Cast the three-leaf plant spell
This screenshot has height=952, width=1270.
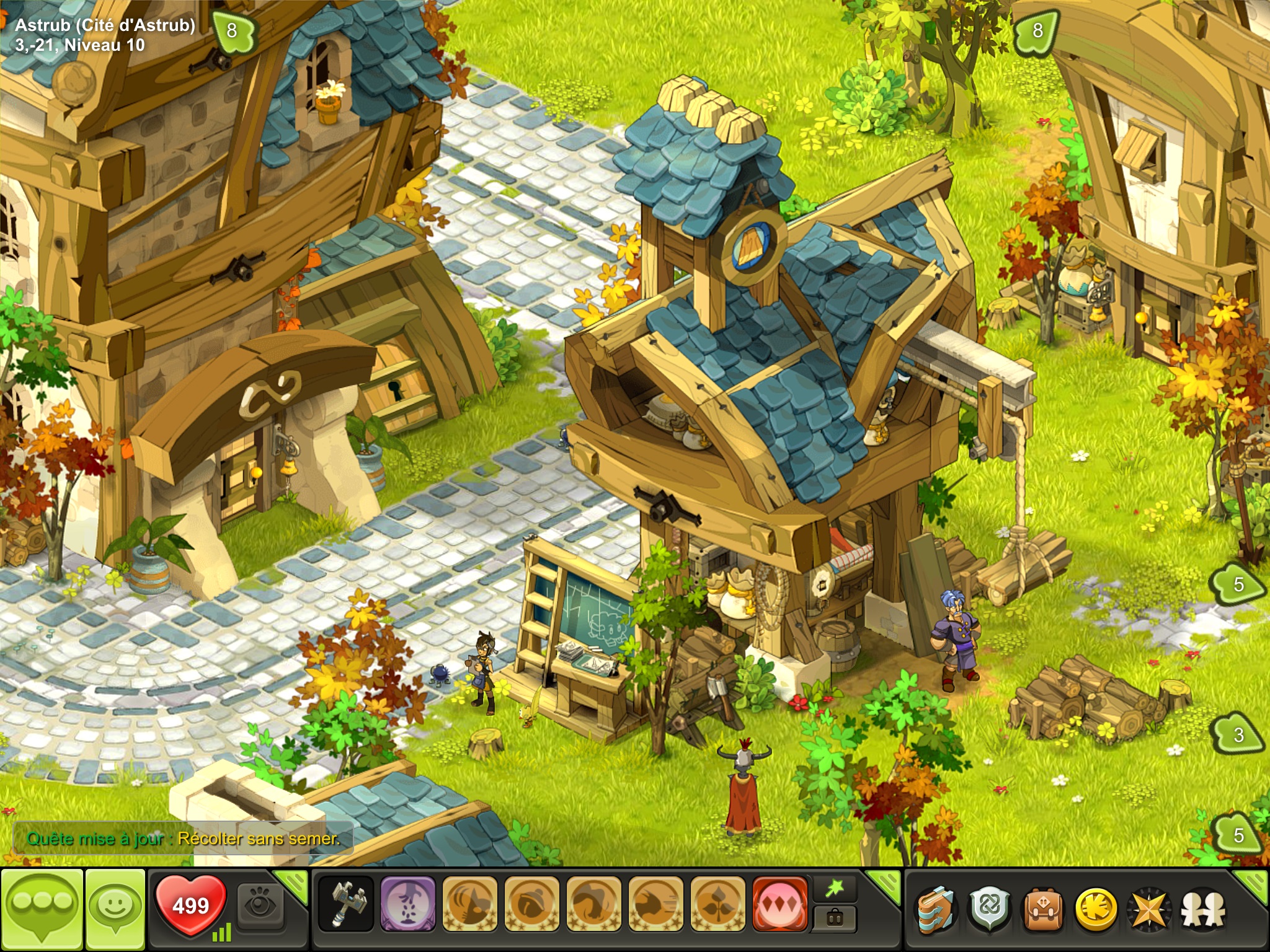tap(717, 904)
